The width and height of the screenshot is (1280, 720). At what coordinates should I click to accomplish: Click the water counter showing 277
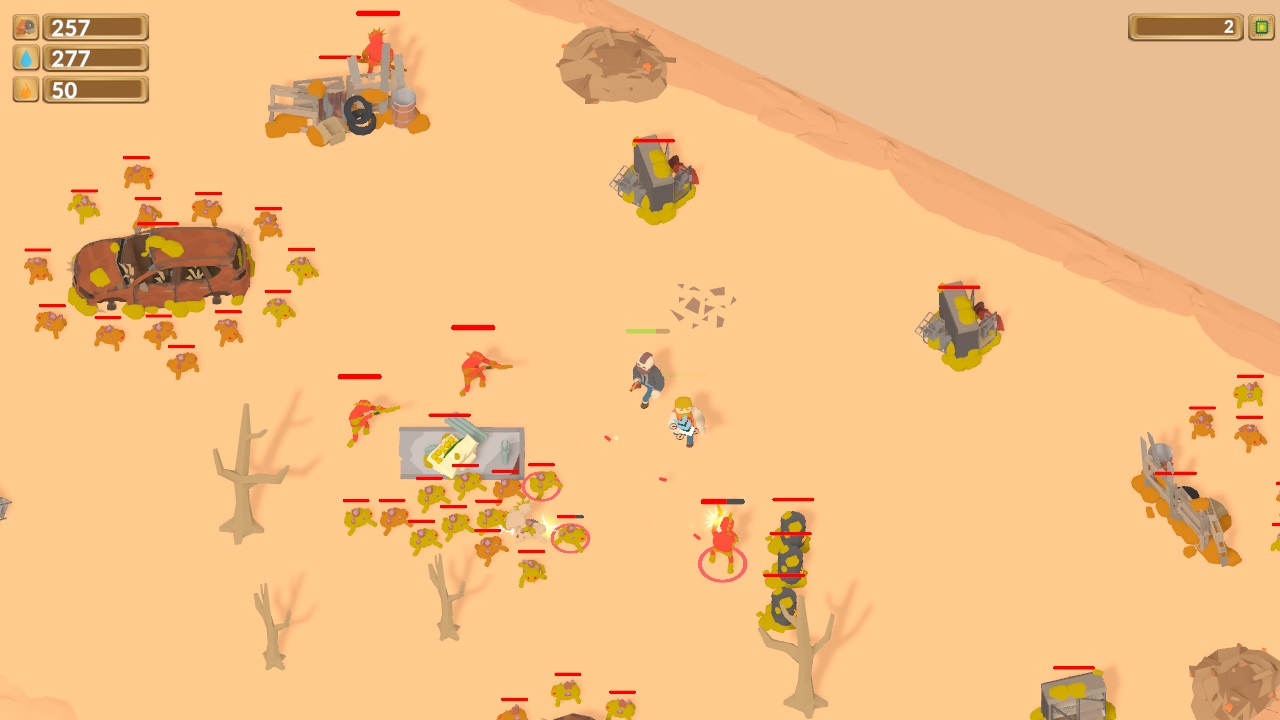click(x=97, y=58)
